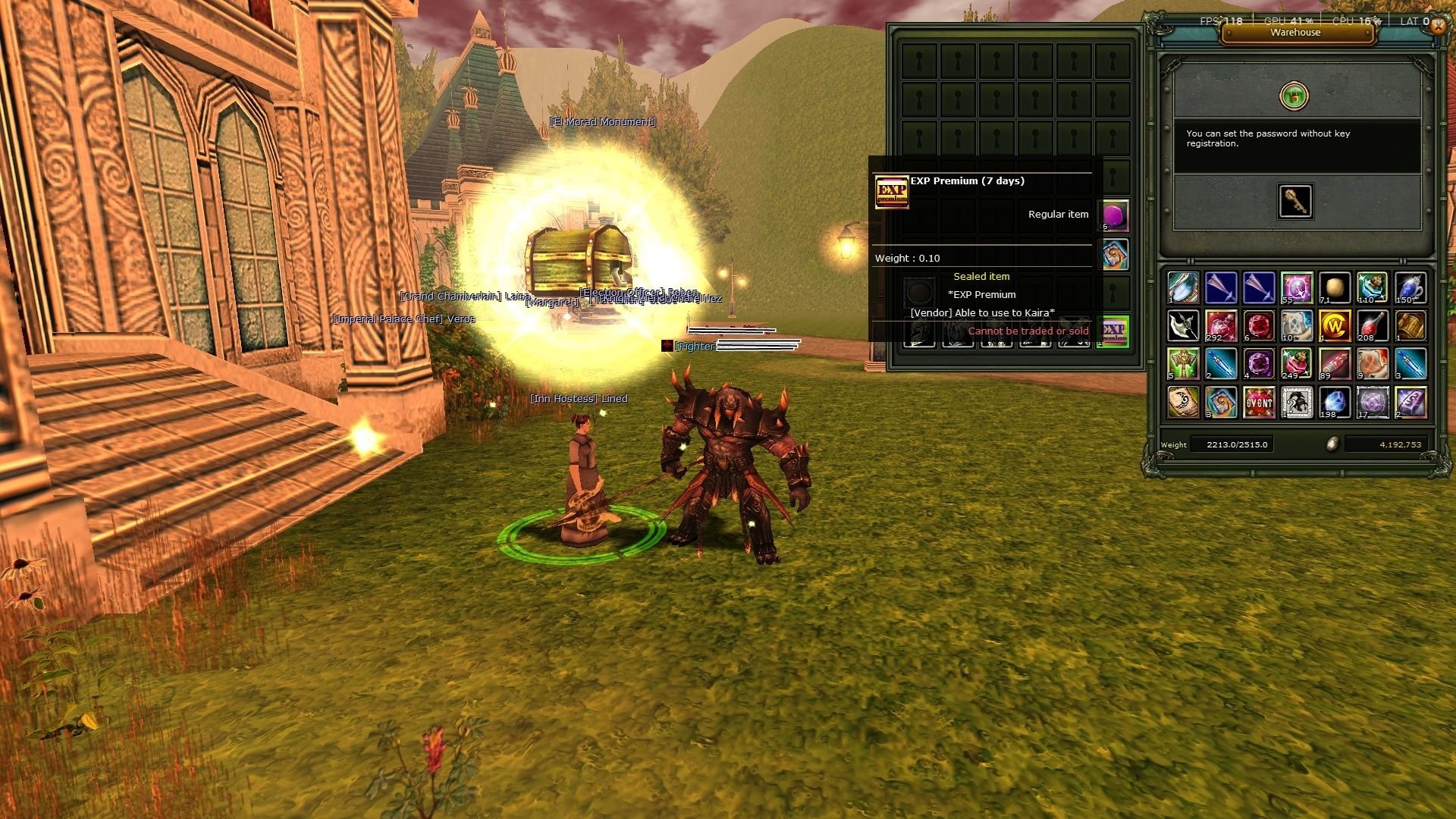Select the two-handed axe inventory slot

tap(1183, 326)
